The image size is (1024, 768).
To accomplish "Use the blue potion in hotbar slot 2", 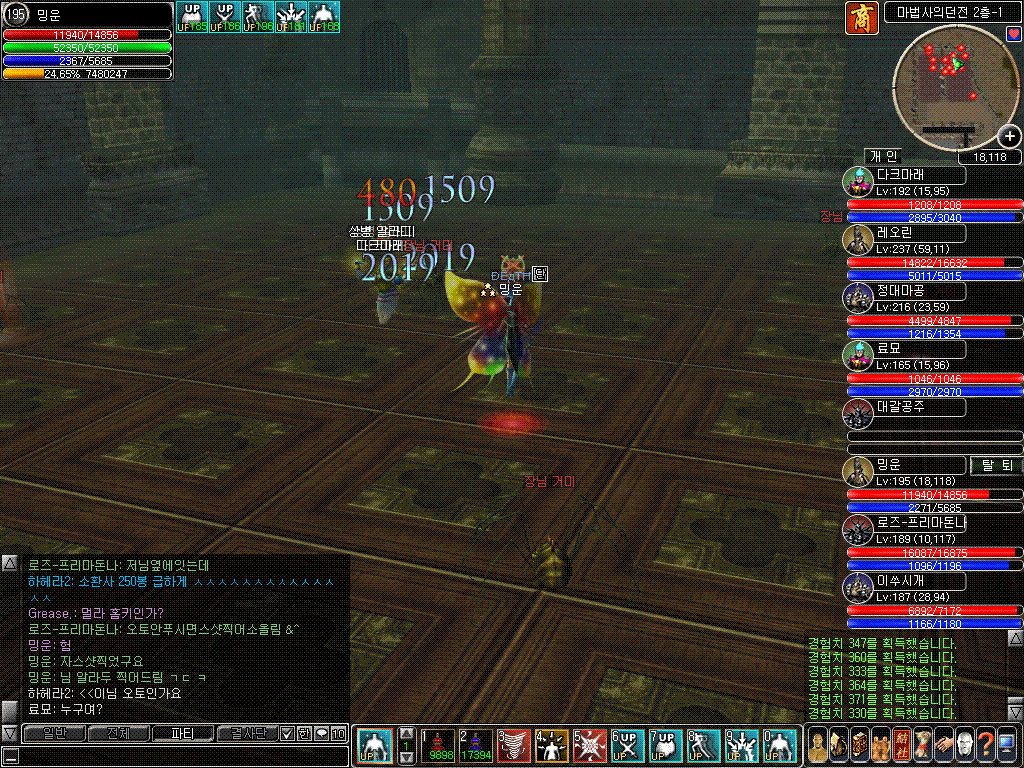I will pos(476,746).
